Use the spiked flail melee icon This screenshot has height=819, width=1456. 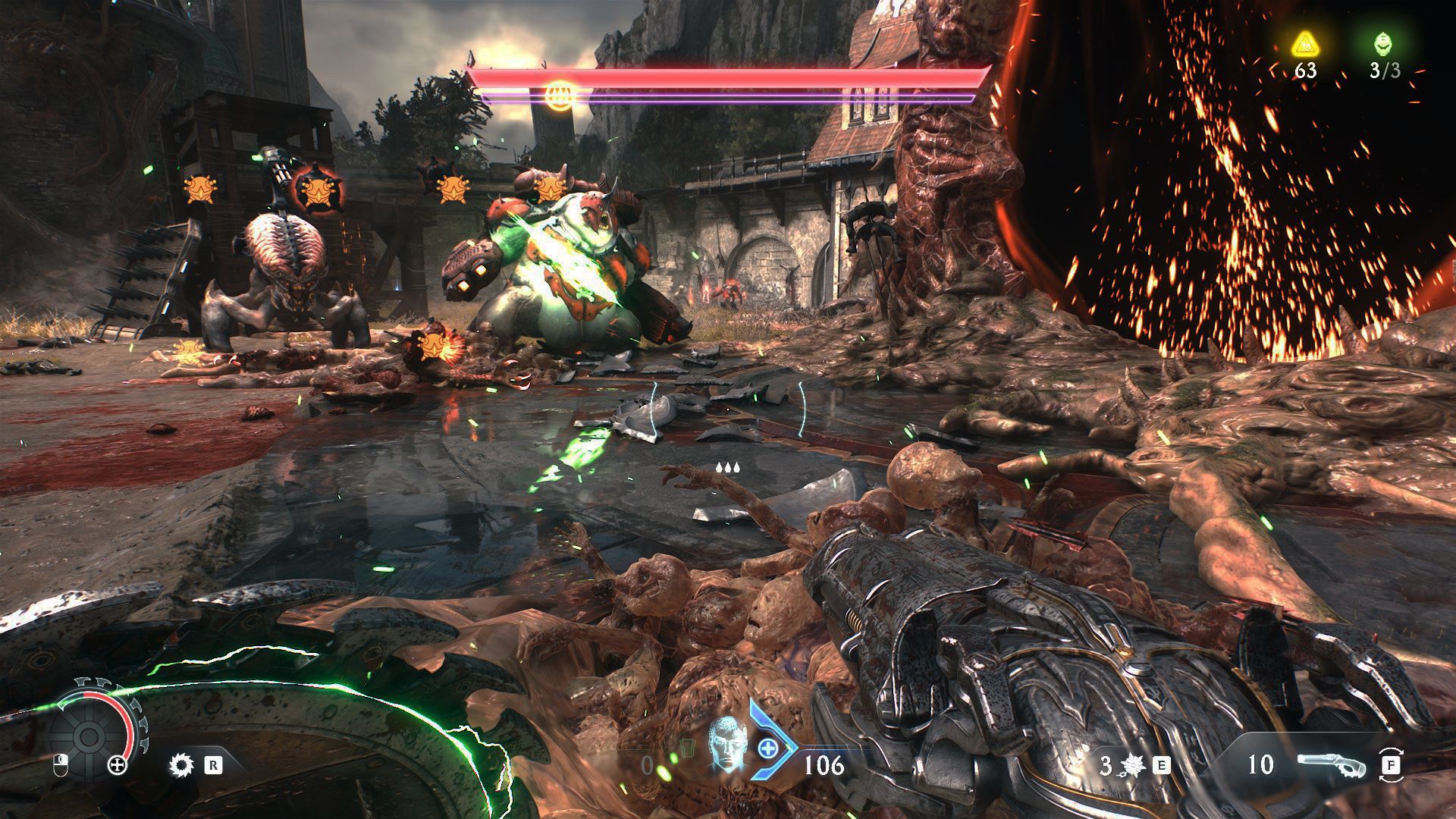tap(1133, 765)
